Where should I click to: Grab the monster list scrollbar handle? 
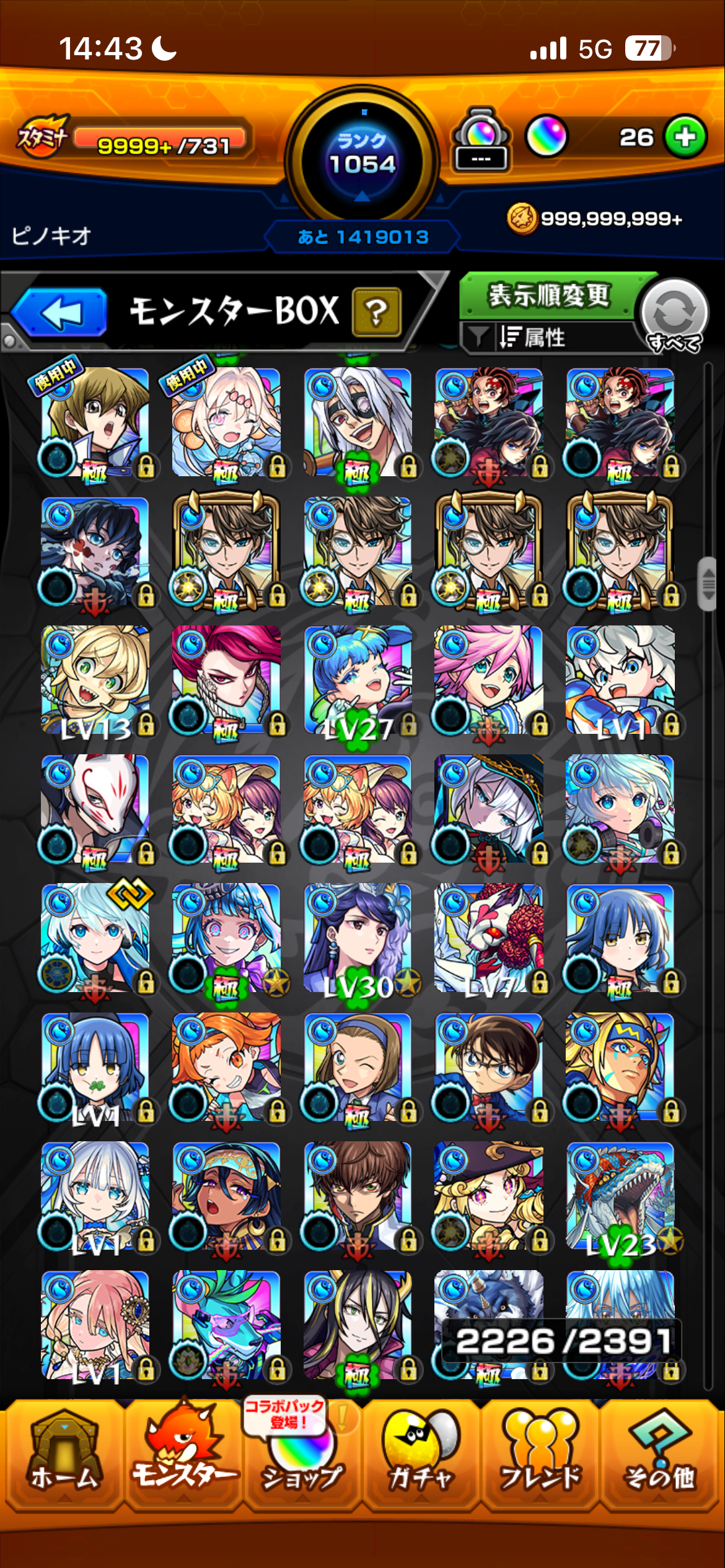708,583
